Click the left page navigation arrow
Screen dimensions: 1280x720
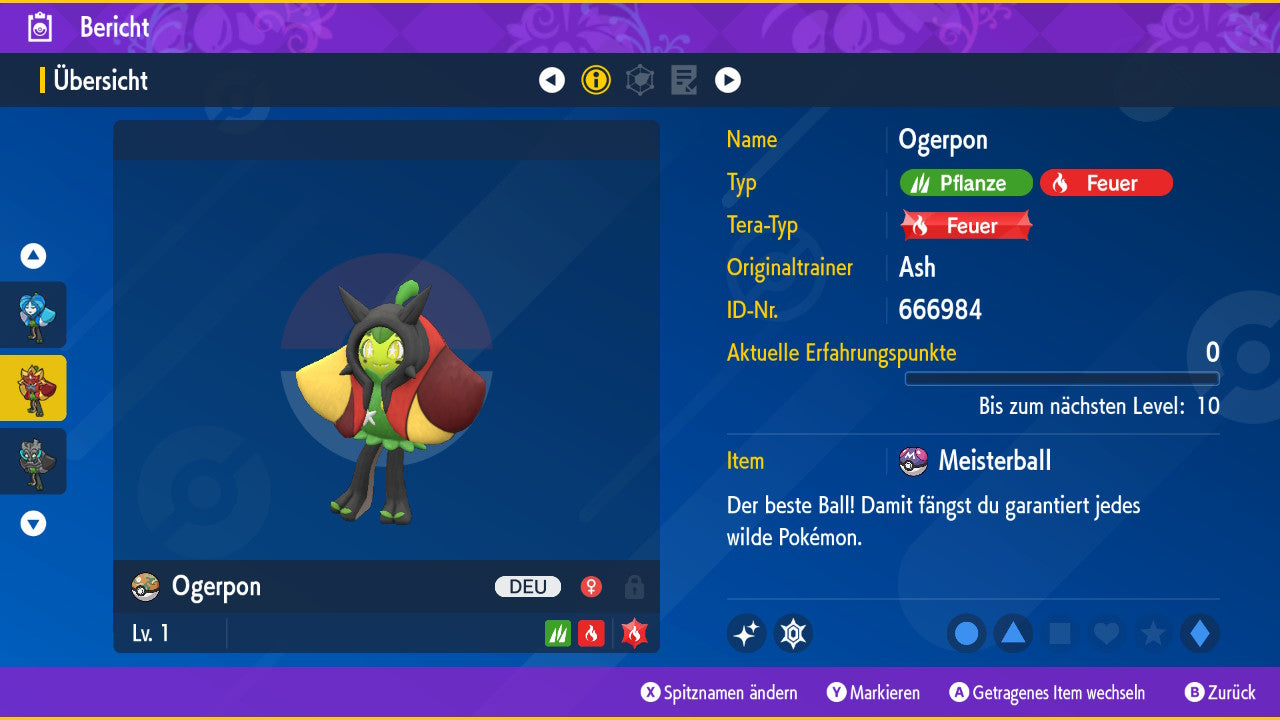click(552, 80)
